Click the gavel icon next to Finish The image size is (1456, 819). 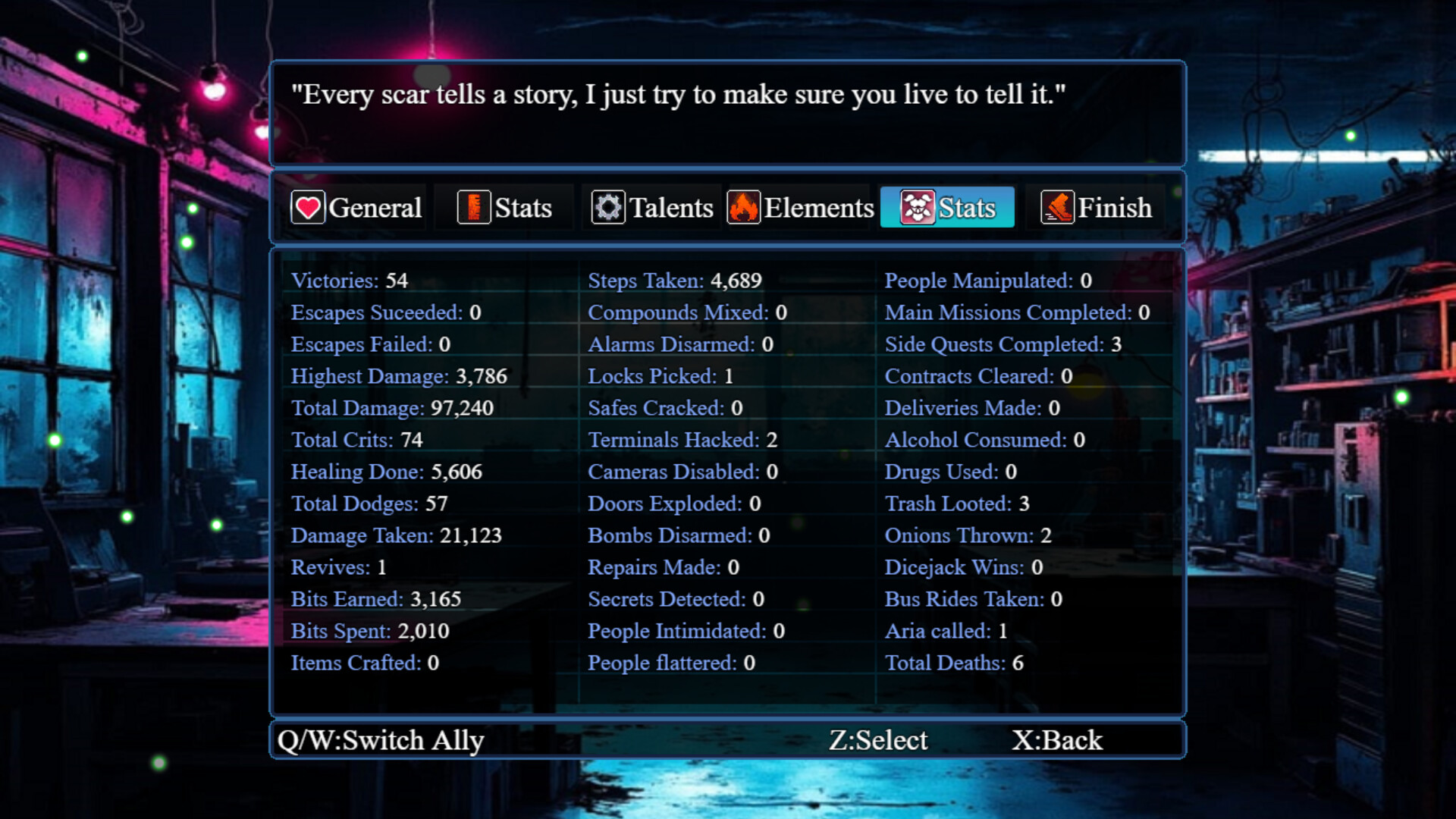pyautogui.click(x=1059, y=206)
